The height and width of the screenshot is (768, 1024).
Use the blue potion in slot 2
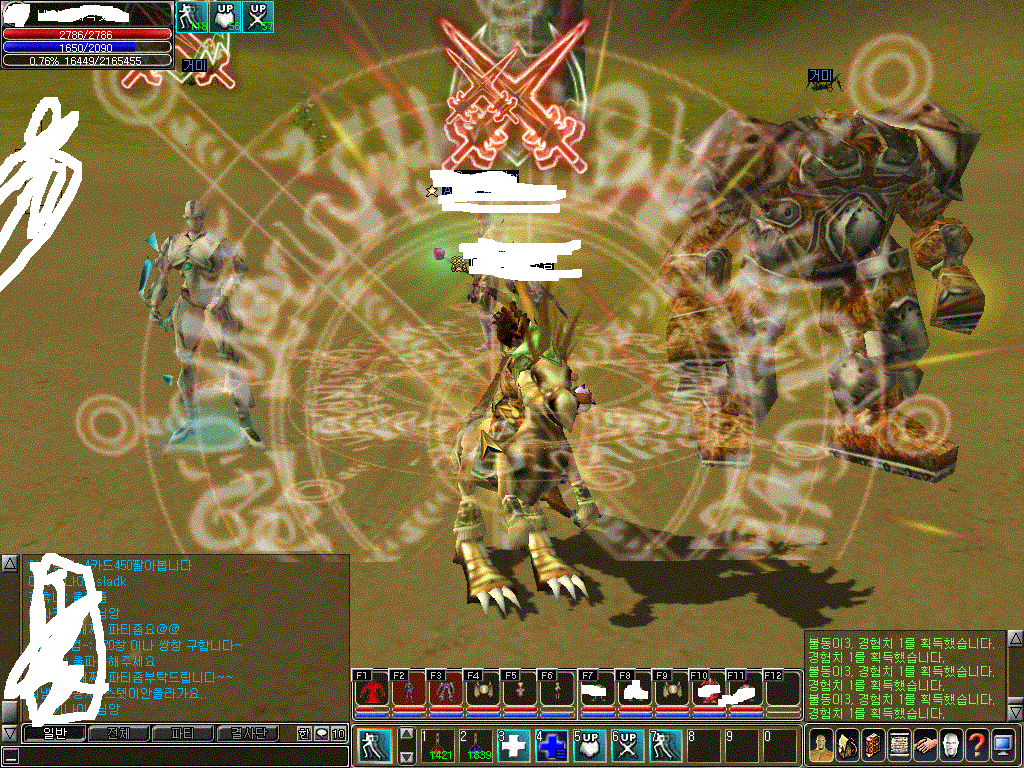click(x=475, y=746)
